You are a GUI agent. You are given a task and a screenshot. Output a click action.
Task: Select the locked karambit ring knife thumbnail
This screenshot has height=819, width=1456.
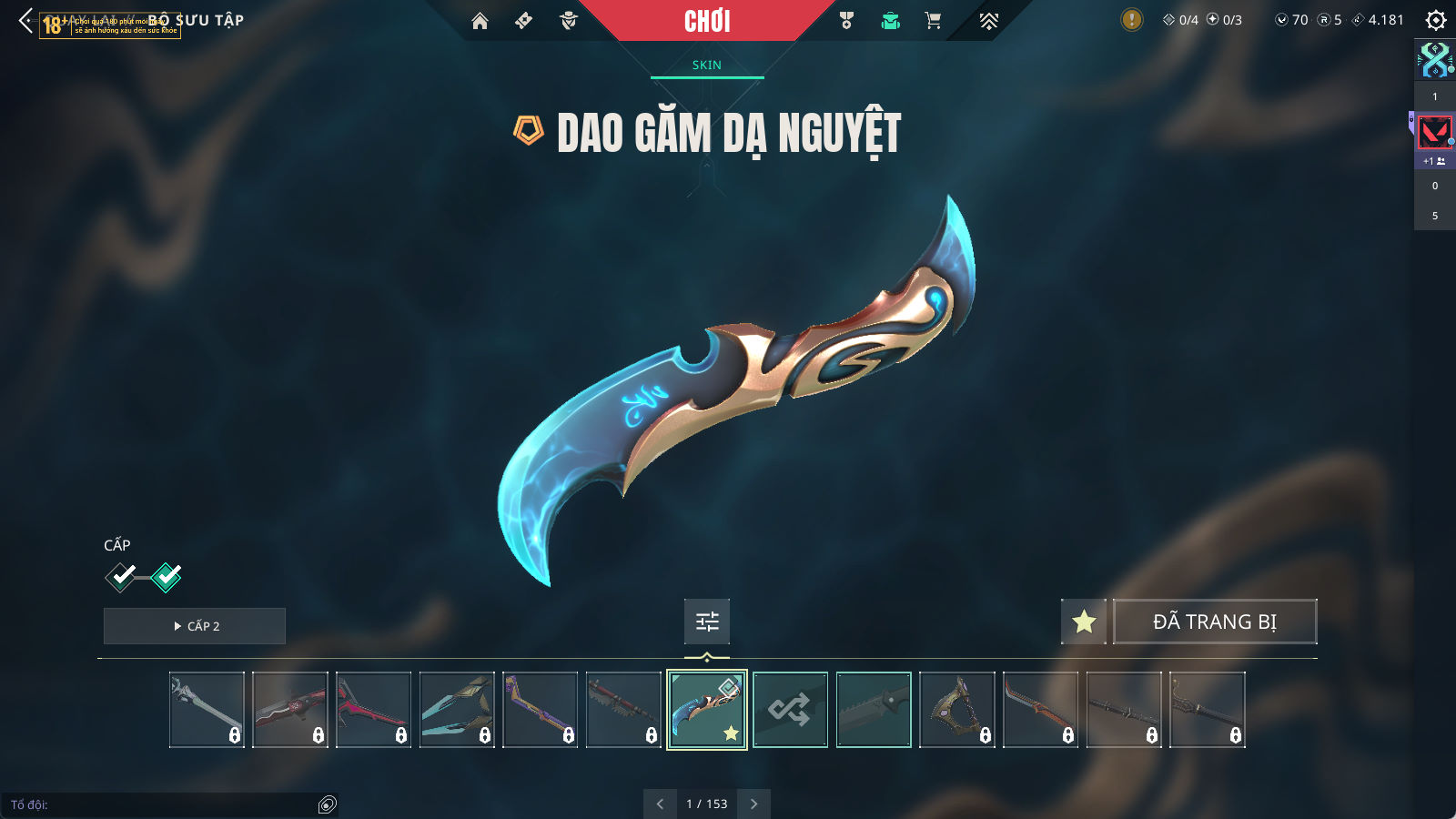coord(957,710)
